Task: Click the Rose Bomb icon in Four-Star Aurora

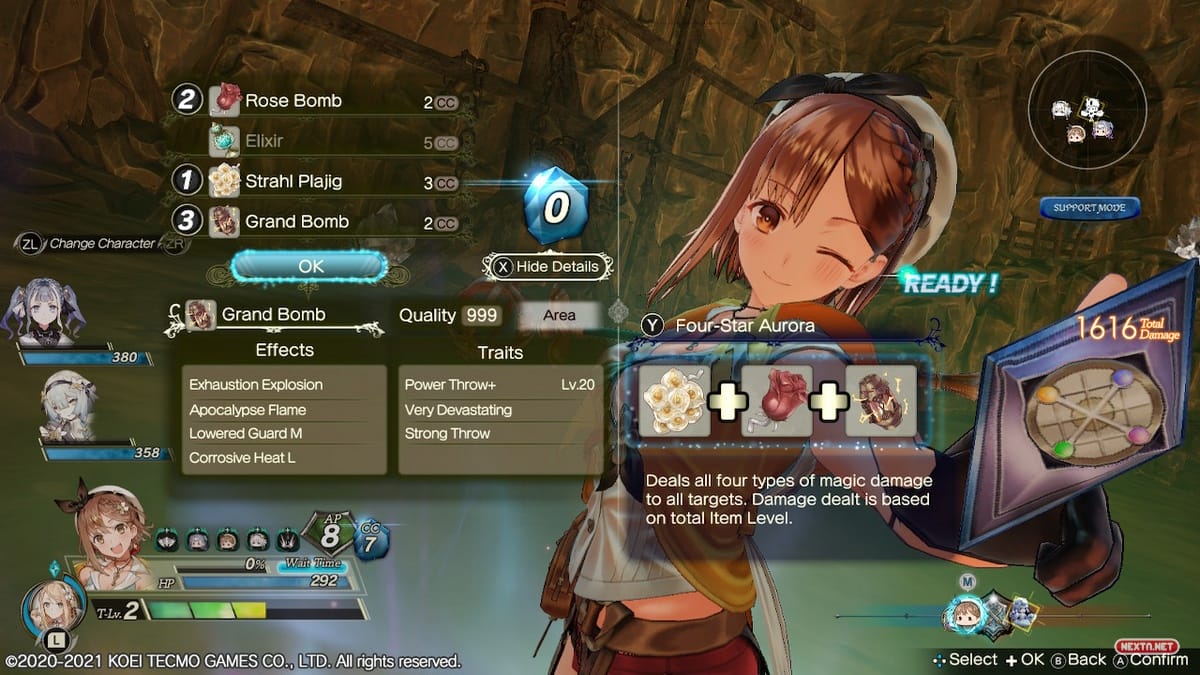Action: [777, 400]
